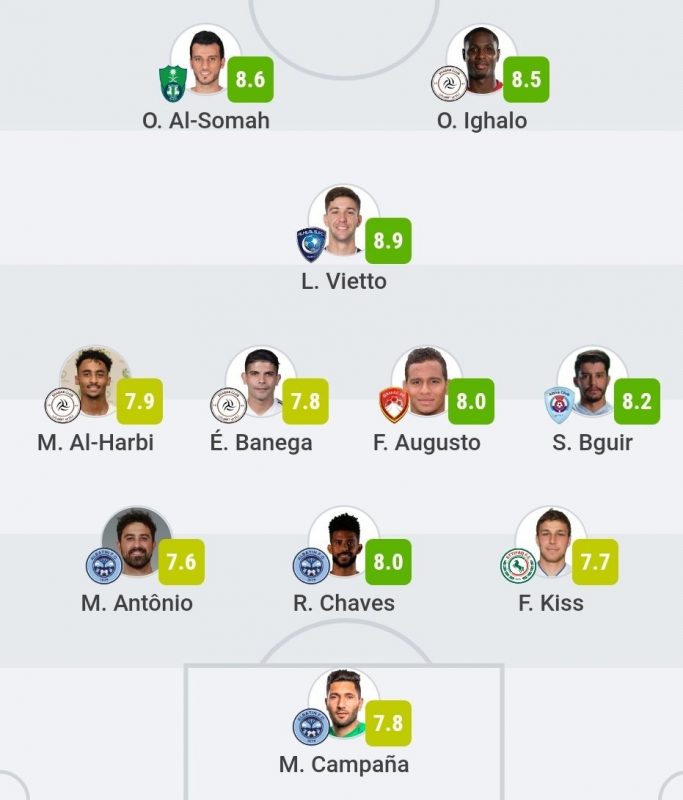Open goalkeeper M. Campaña's profile
This screenshot has height=800, width=683.
pyautogui.click(x=344, y=703)
